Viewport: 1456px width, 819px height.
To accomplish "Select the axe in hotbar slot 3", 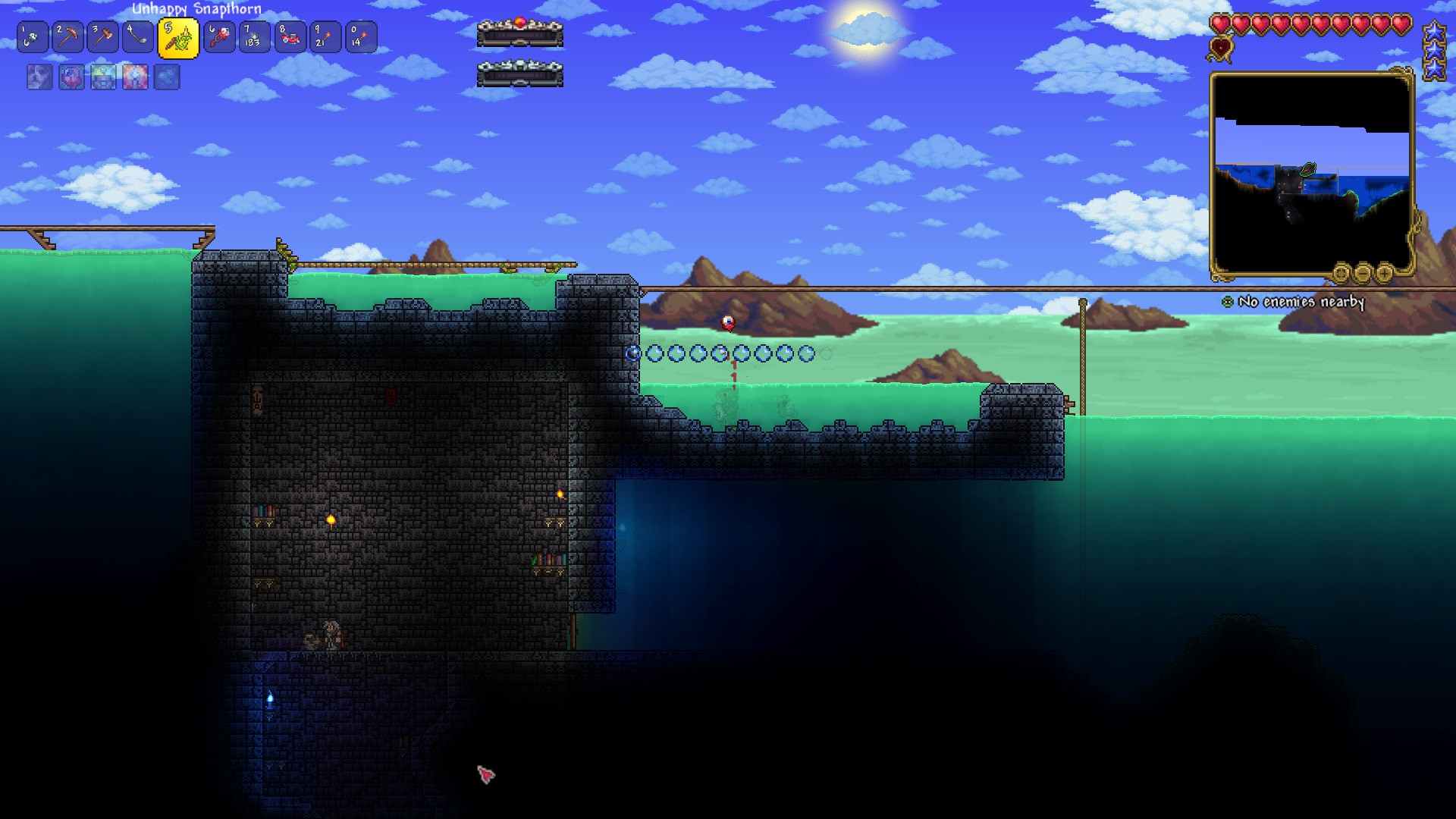I will (x=102, y=36).
